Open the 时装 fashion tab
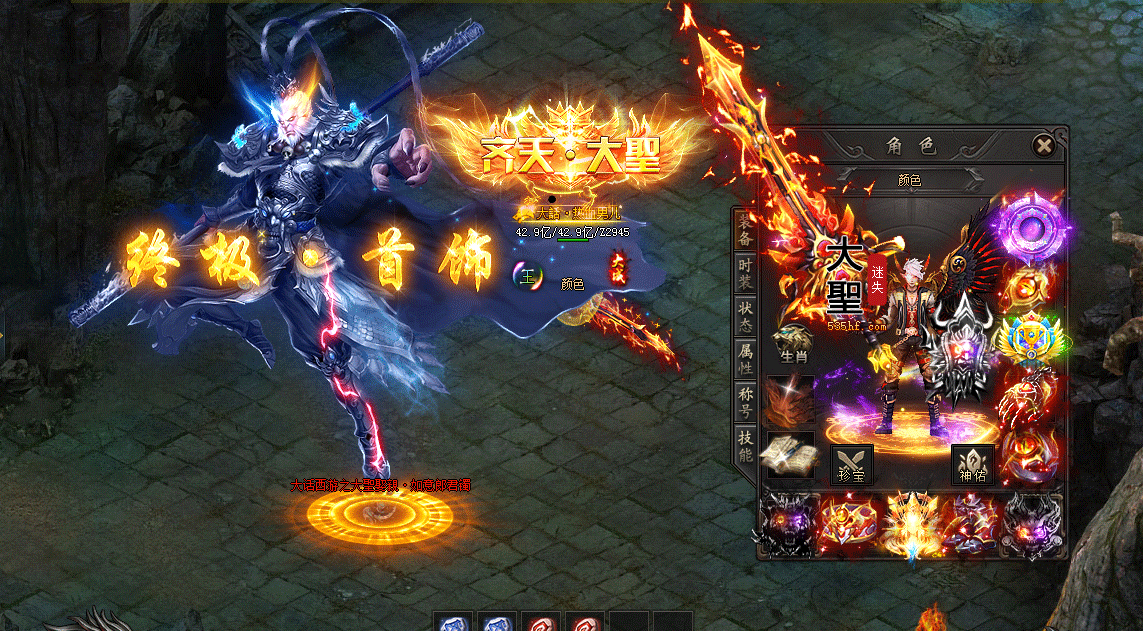Screen dimensions: 1143x631 click(745, 273)
